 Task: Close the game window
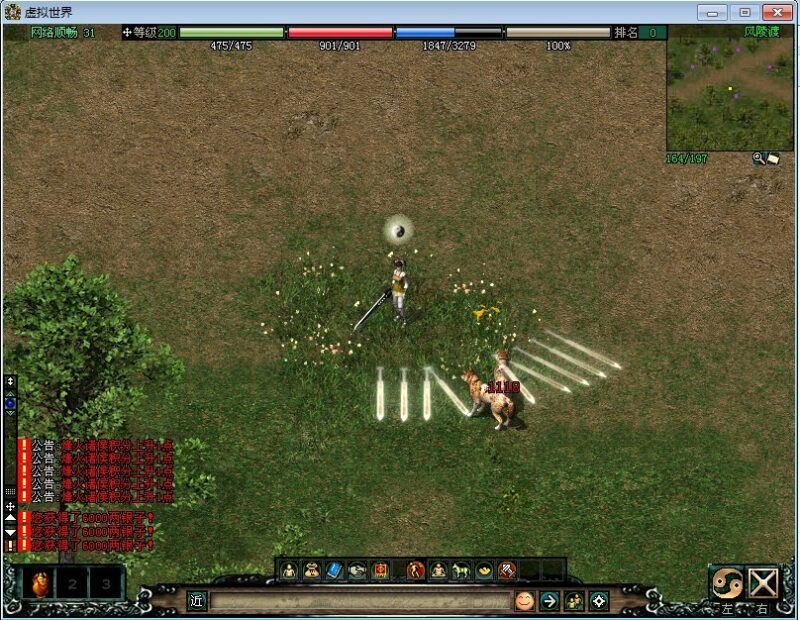point(777,12)
